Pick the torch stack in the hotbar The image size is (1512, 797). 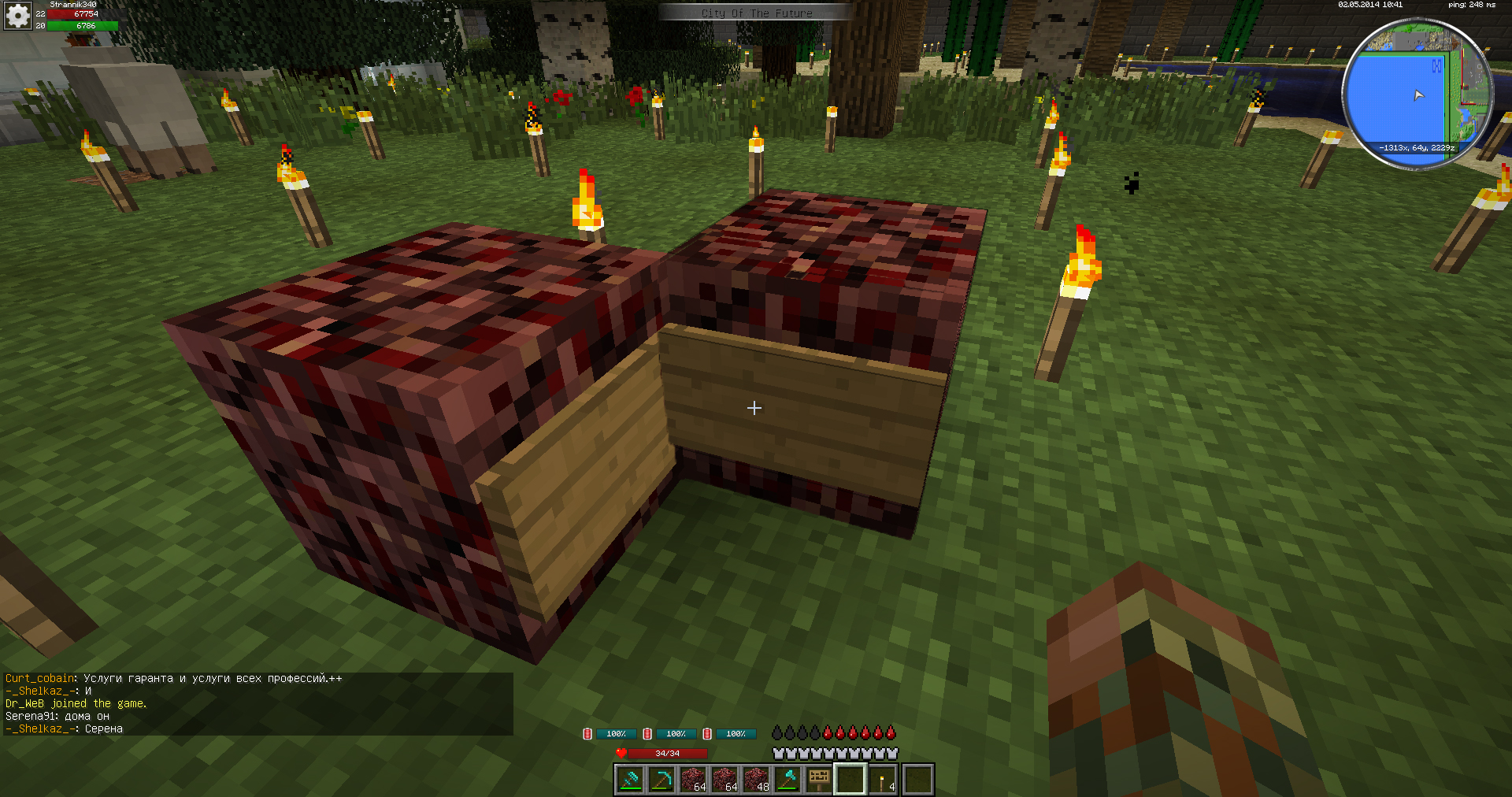(x=884, y=780)
